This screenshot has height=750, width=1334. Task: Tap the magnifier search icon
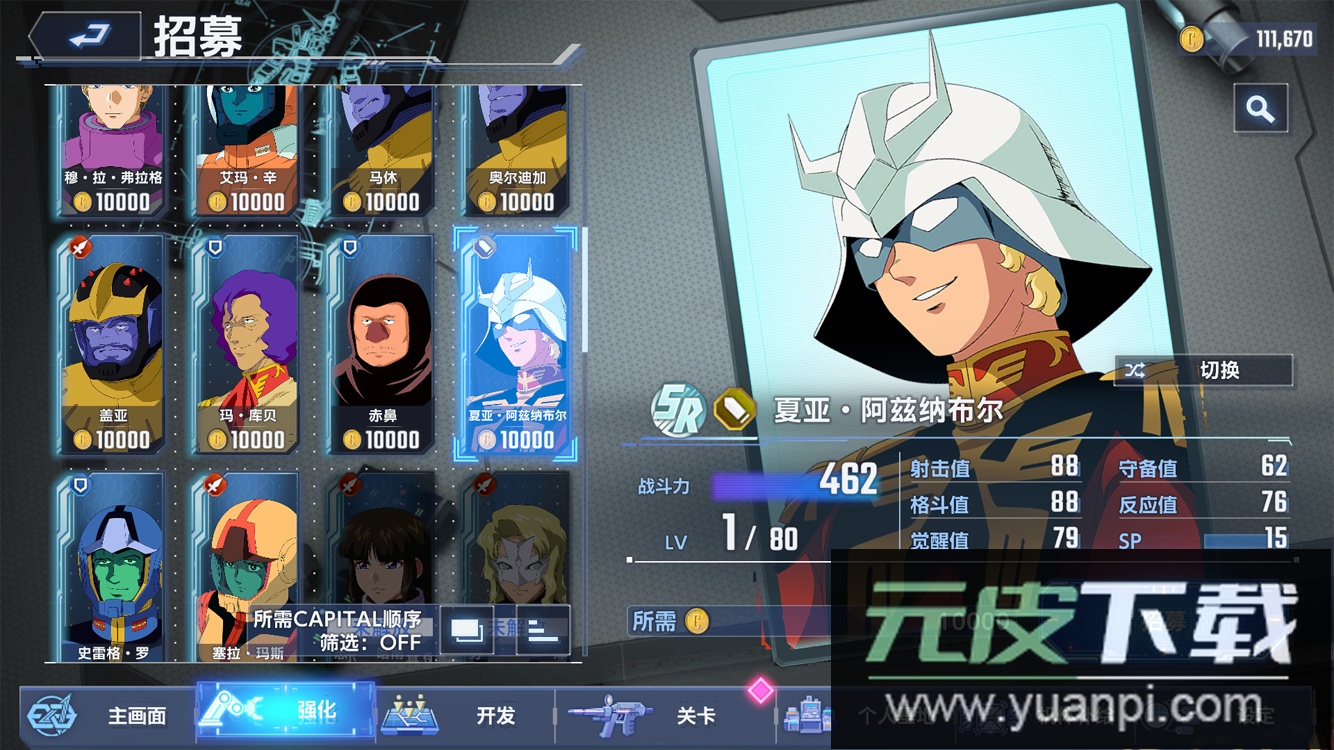[x=1261, y=108]
